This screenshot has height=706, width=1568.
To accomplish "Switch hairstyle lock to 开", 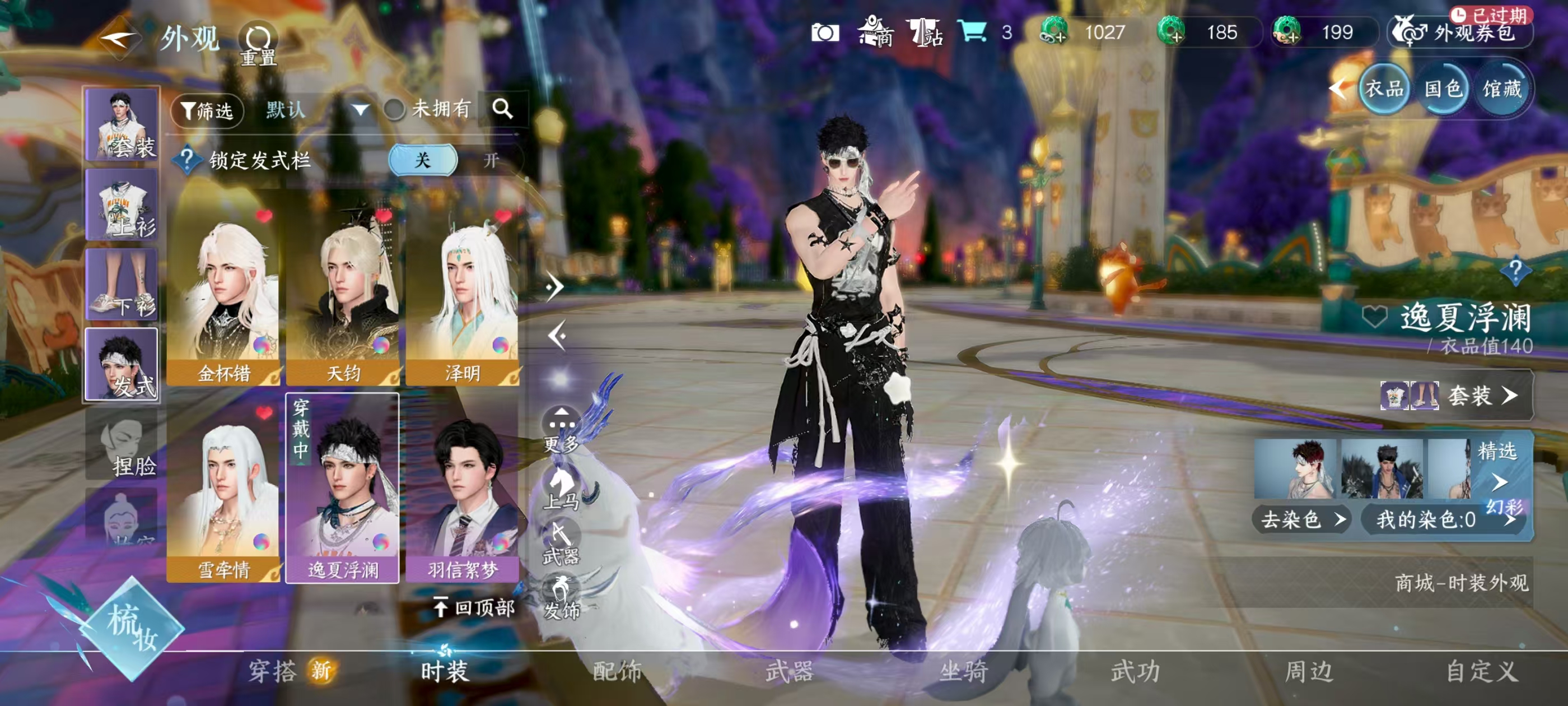I will coord(491,160).
